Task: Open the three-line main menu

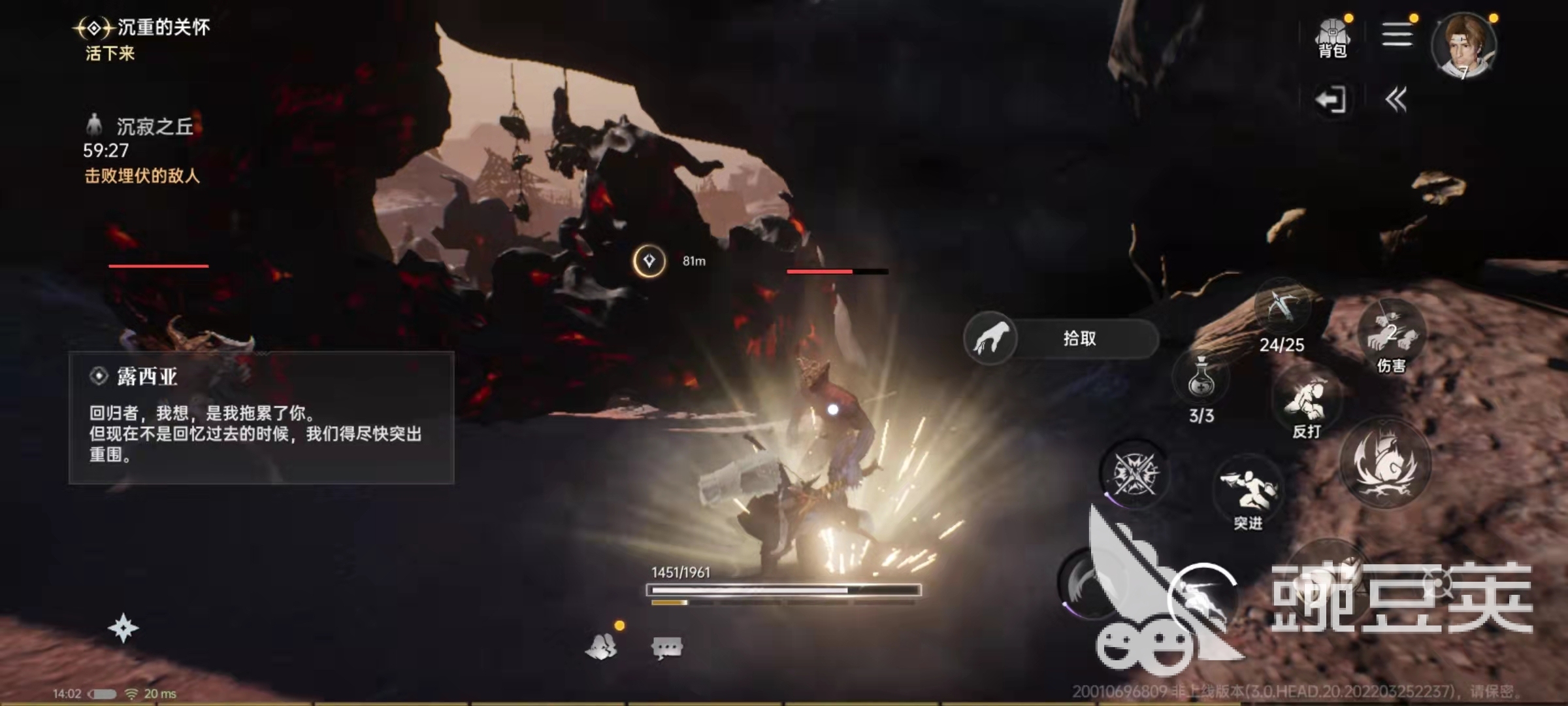Action: 1397,34
